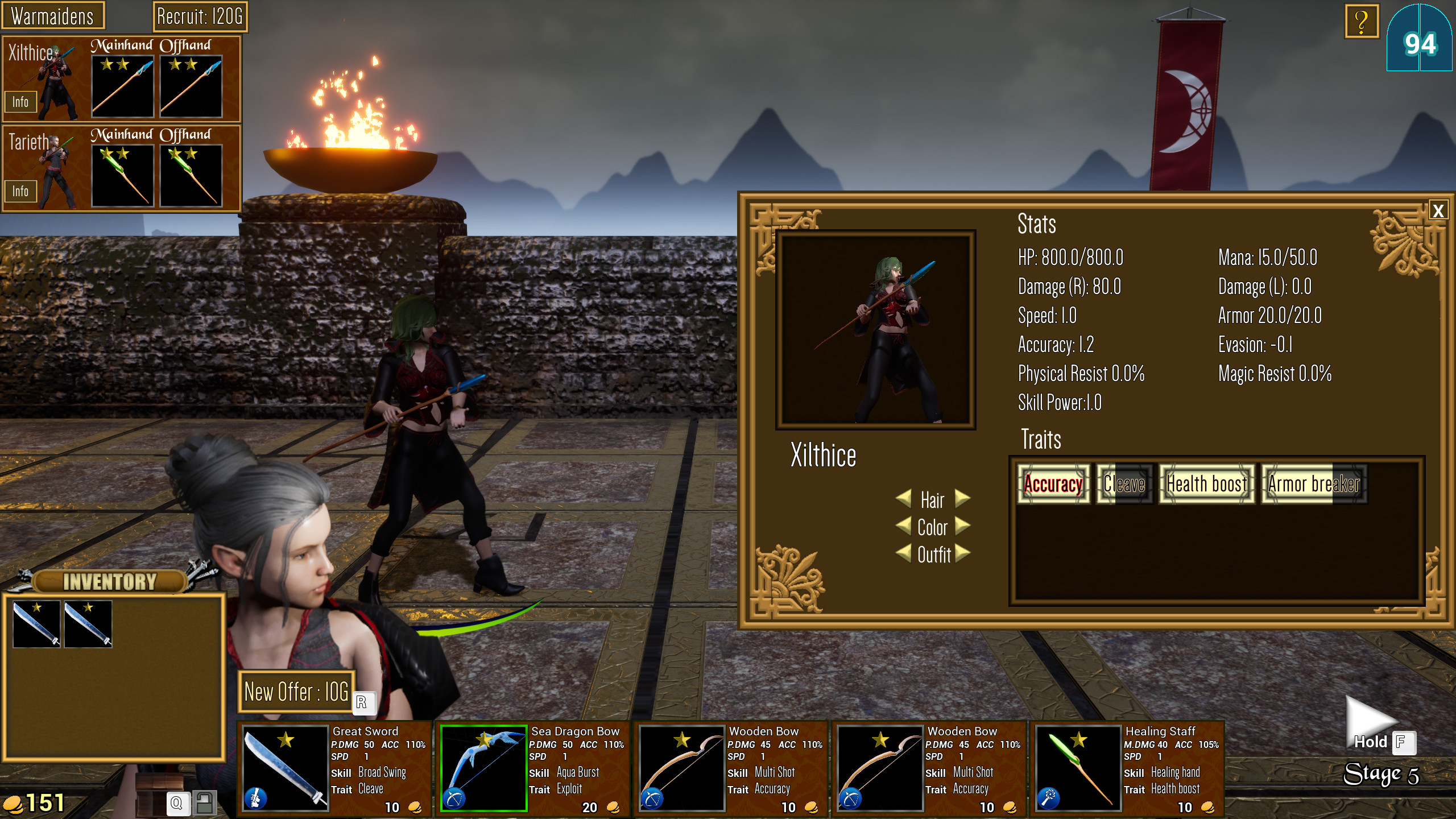This screenshot has height=819, width=1456.
Task: Select Xilthice's Mainhand spear slot
Action: click(x=123, y=86)
